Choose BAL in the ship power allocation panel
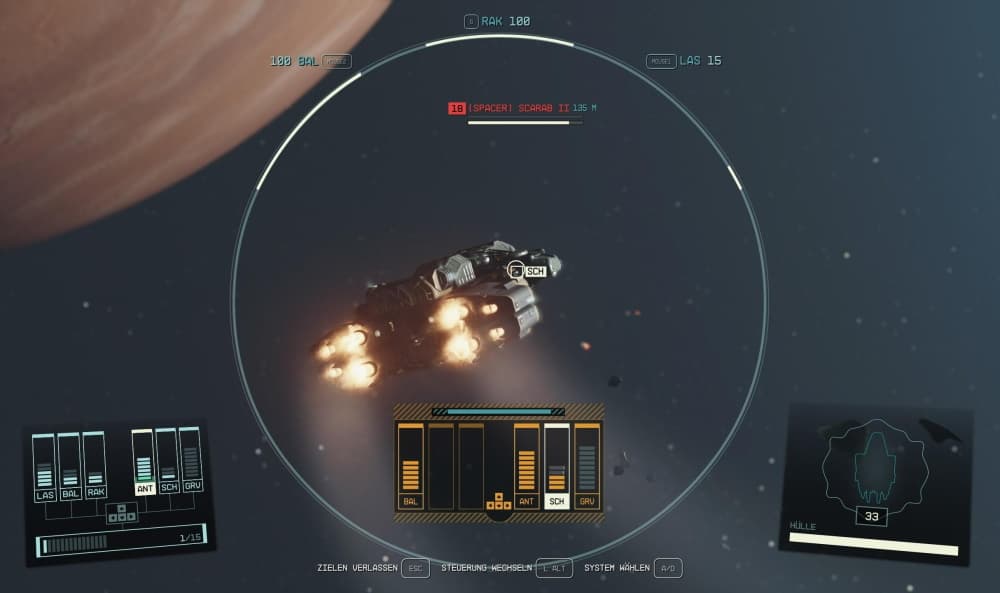 69,465
